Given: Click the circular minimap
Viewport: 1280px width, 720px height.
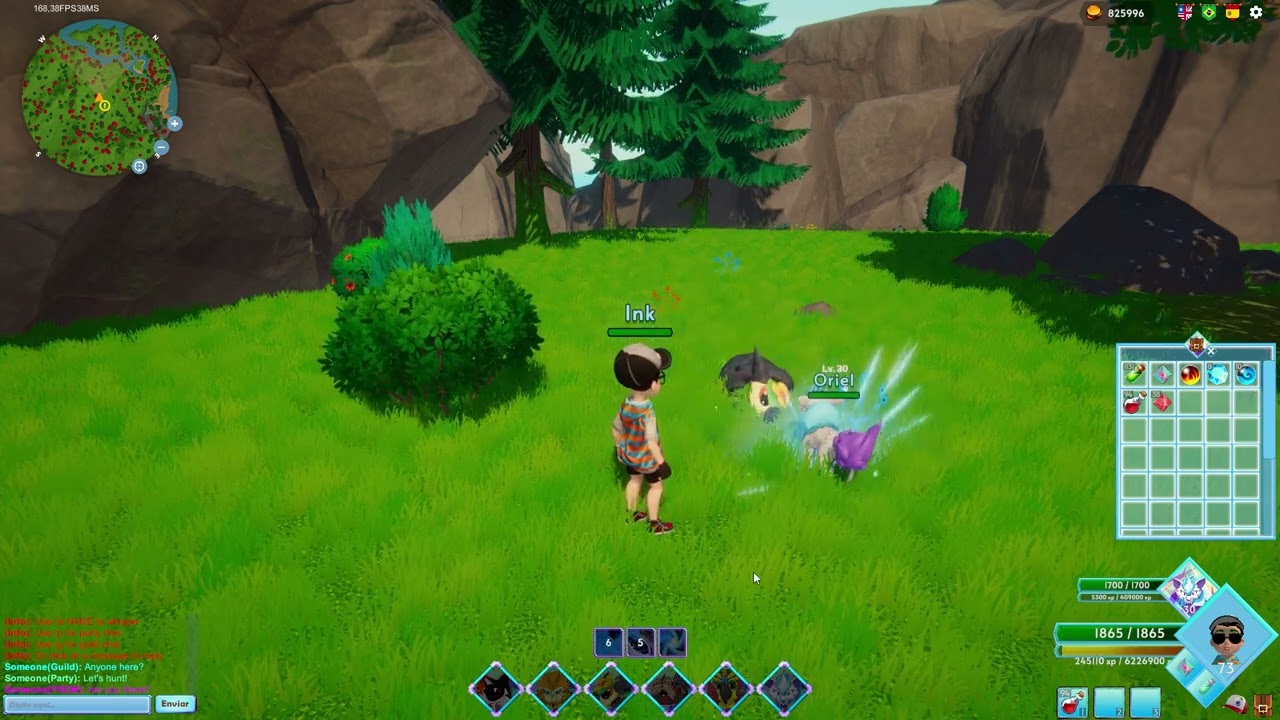Looking at the screenshot, I should coord(98,98).
